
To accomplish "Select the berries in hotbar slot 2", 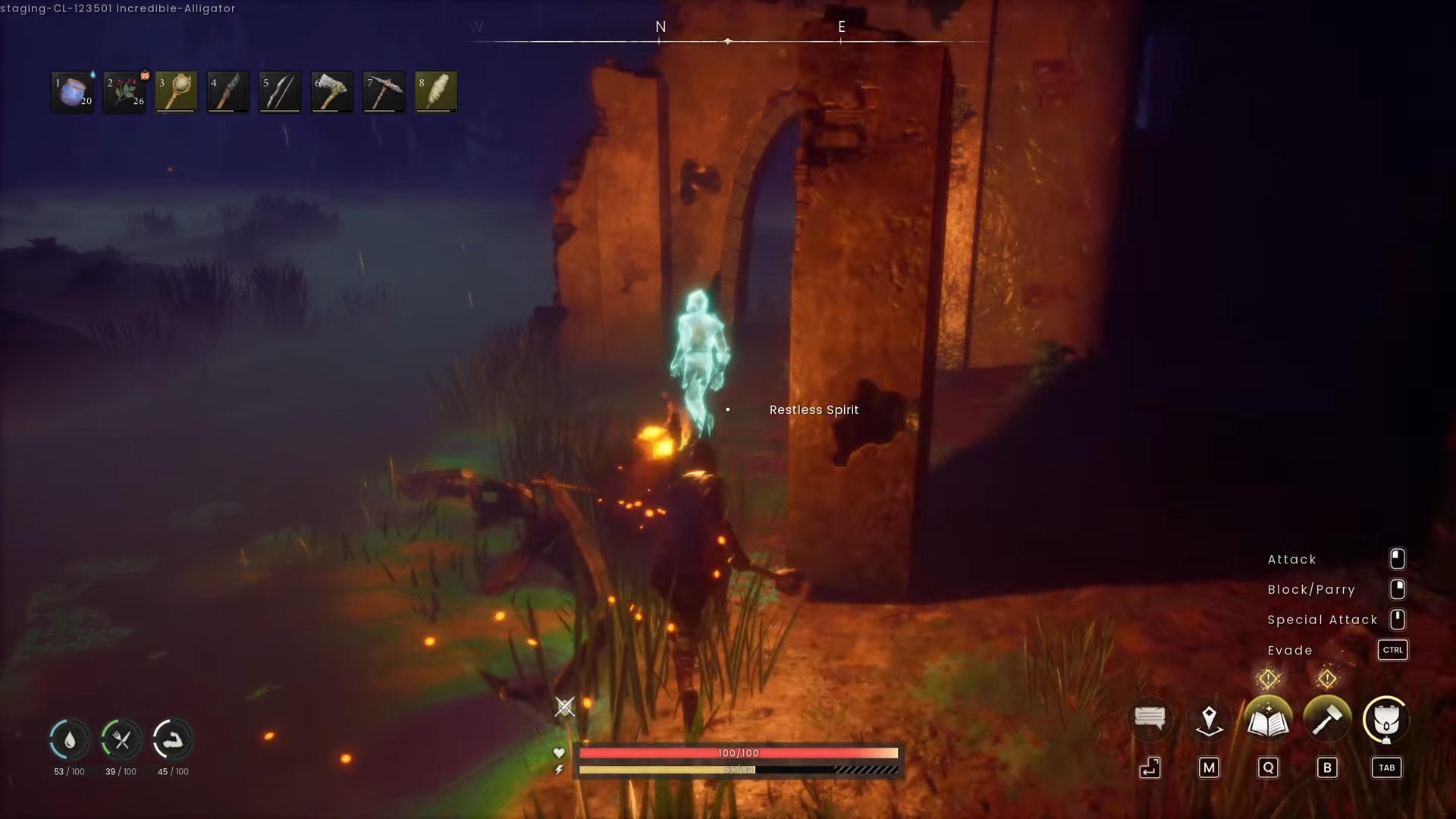I will coord(124,91).
